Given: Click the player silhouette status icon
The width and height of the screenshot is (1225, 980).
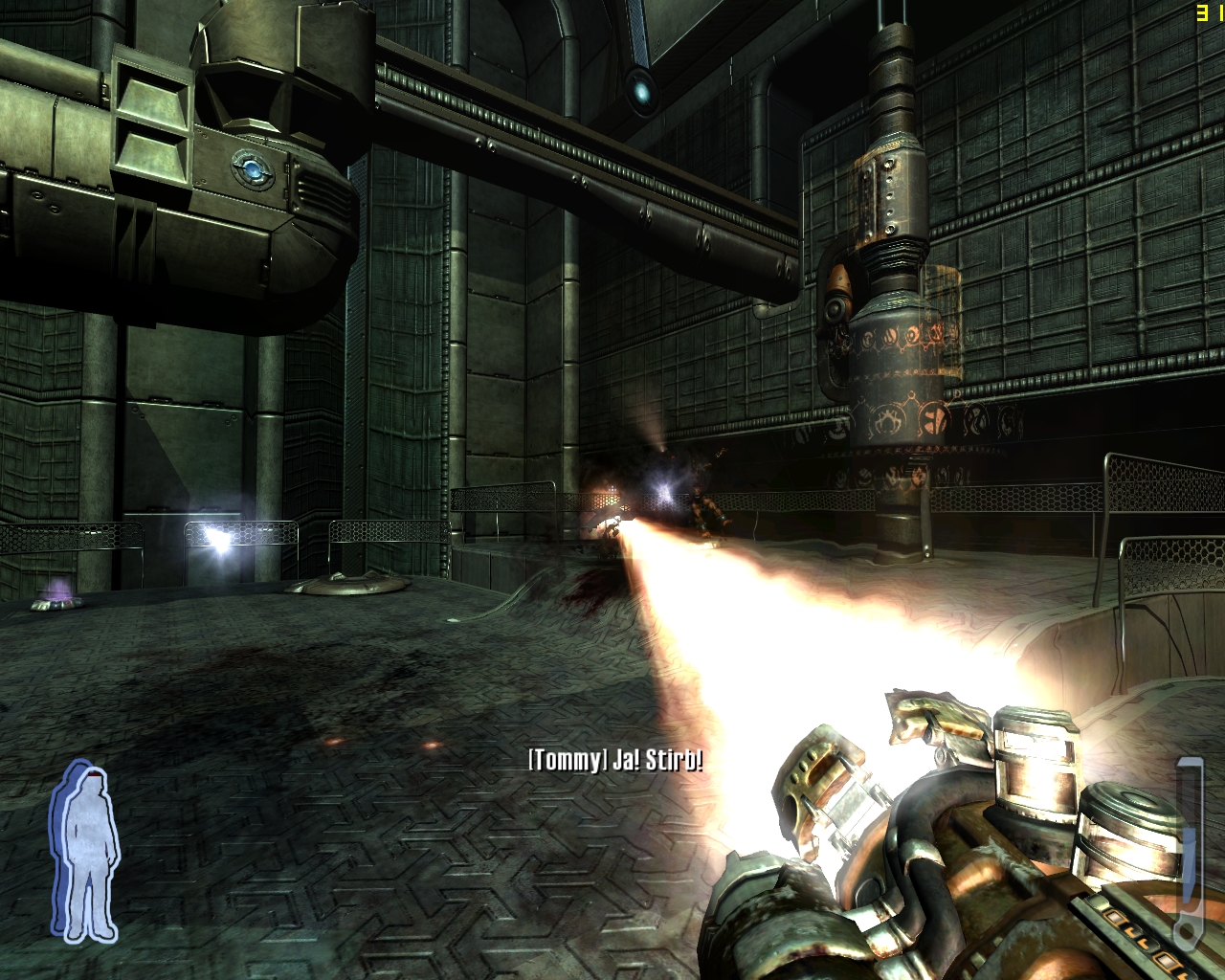Looking at the screenshot, I should (x=85, y=851).
